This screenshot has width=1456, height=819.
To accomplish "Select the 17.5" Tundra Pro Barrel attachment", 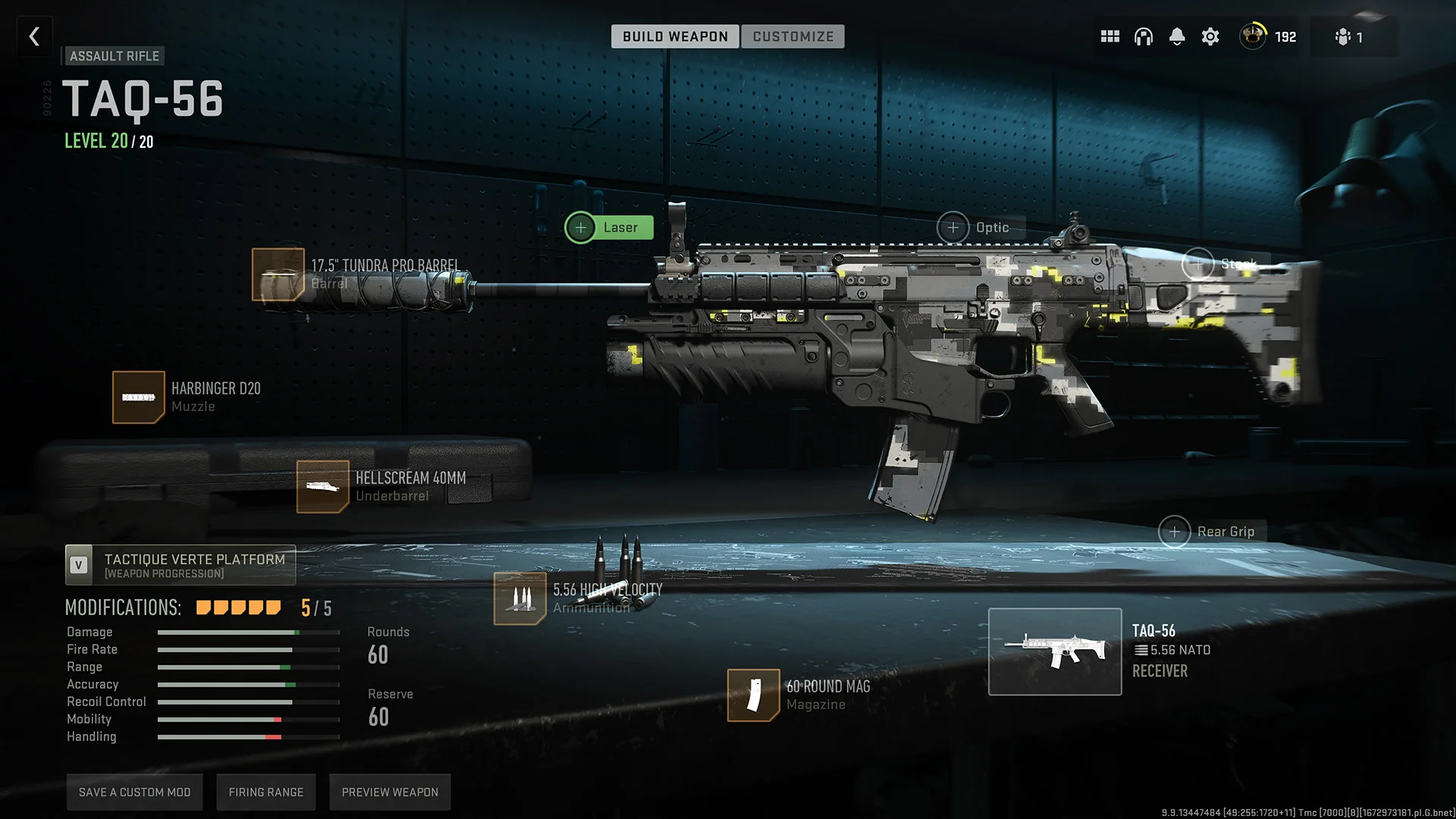I will (x=278, y=275).
